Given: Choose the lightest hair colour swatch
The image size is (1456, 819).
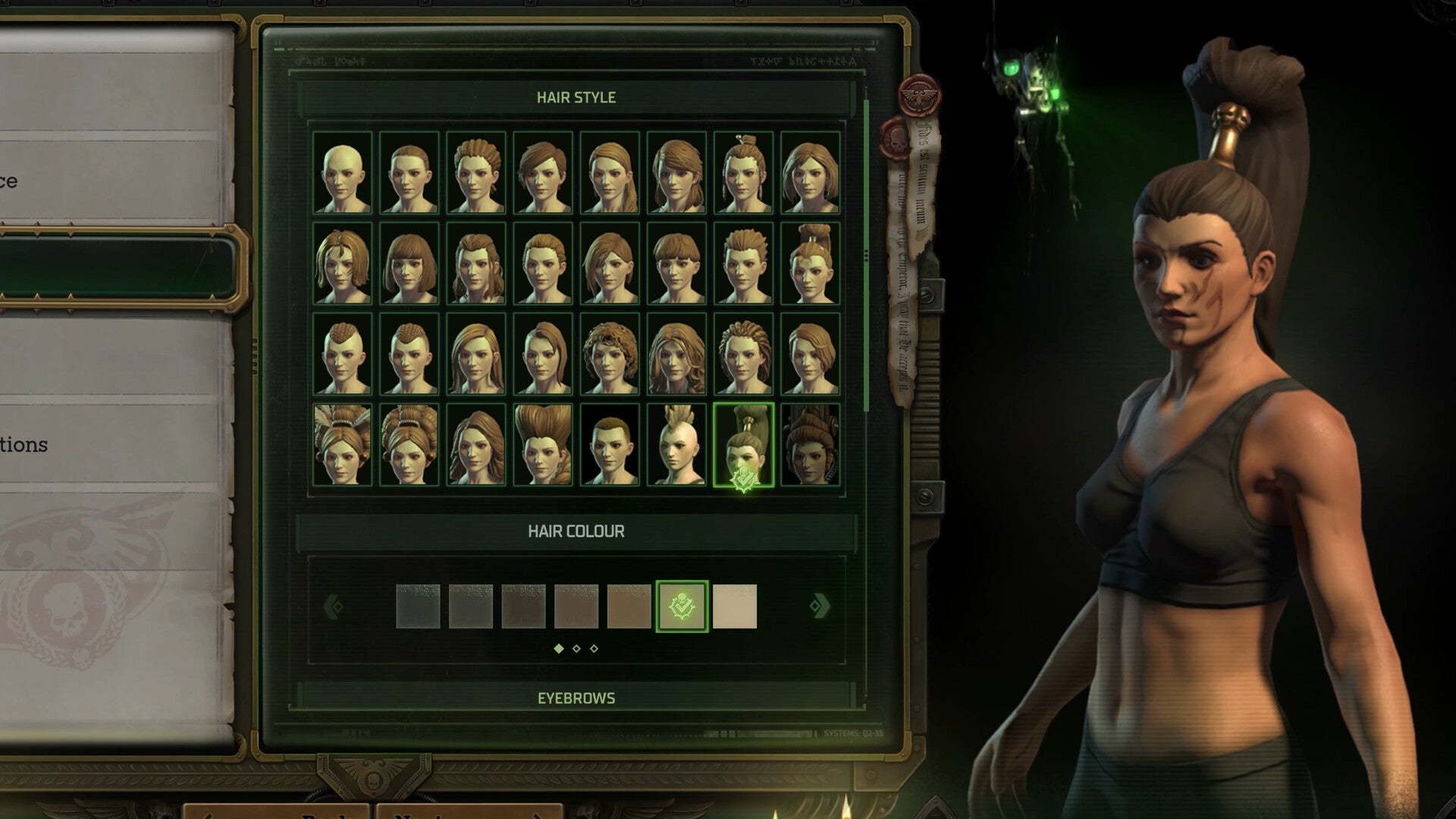Looking at the screenshot, I should tap(735, 606).
